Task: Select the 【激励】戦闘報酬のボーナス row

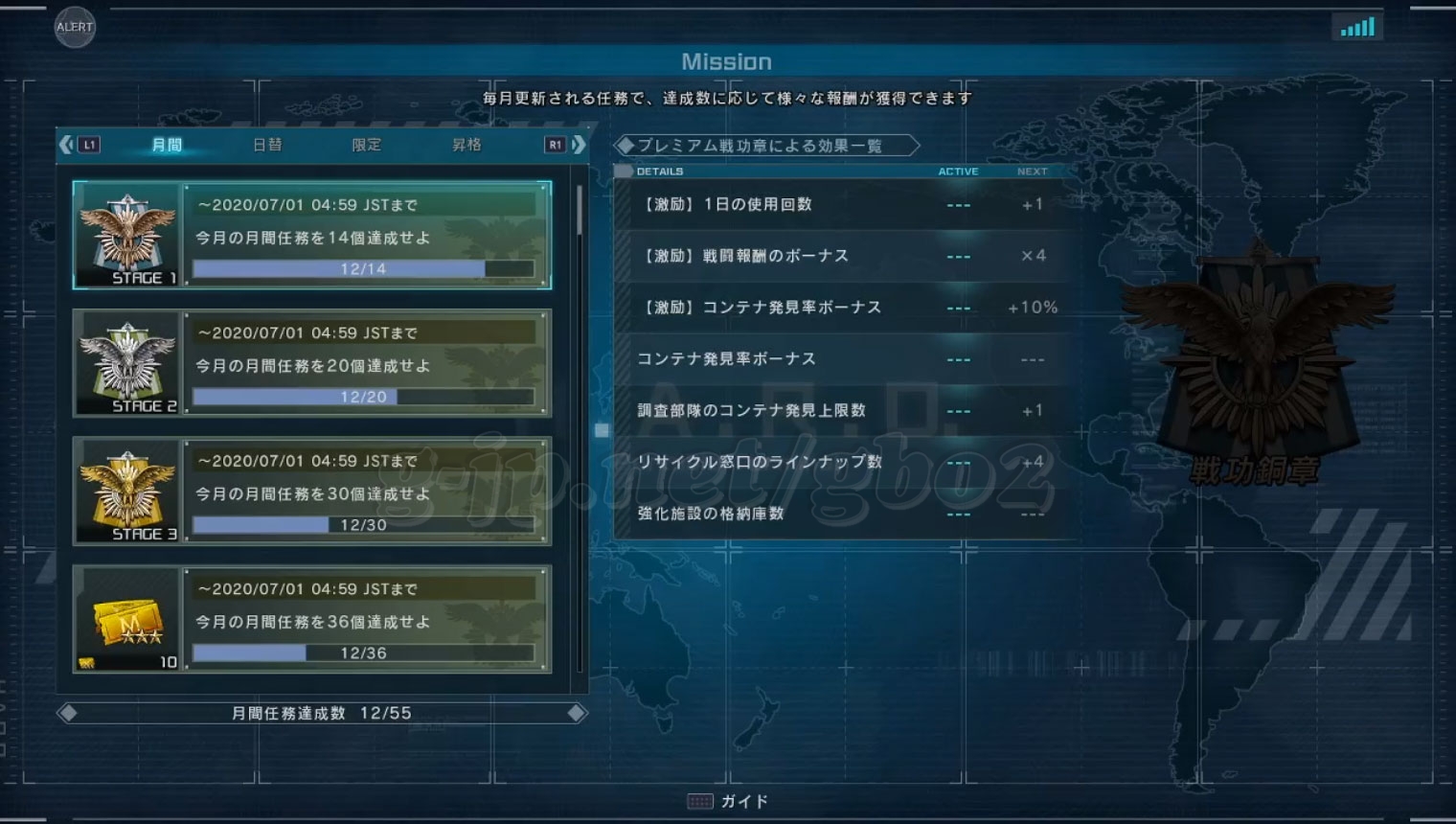Action: [x=843, y=256]
